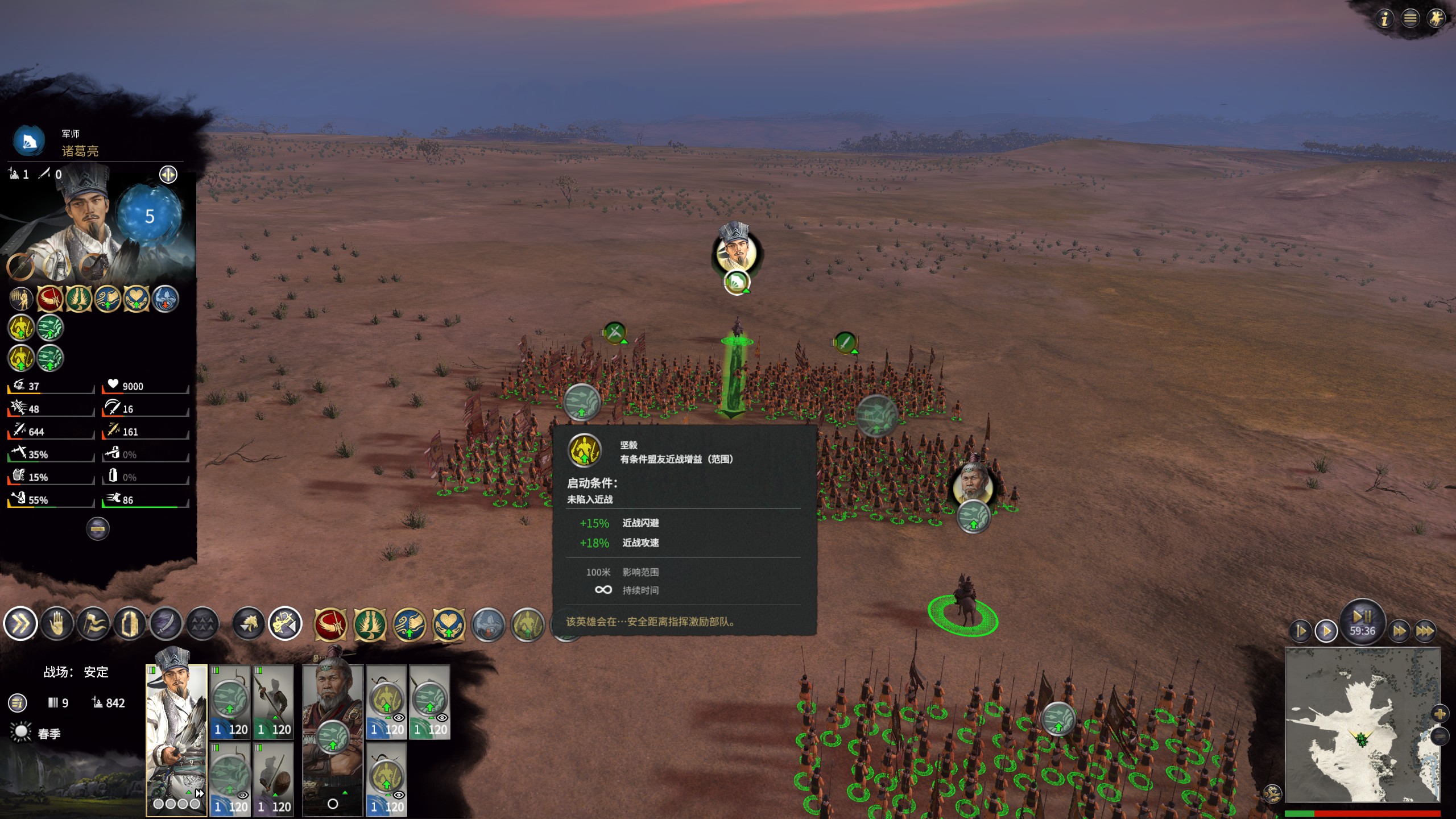Set battle speed to triple fast-forward
Screen dimensions: 1456x819
pos(1425,631)
